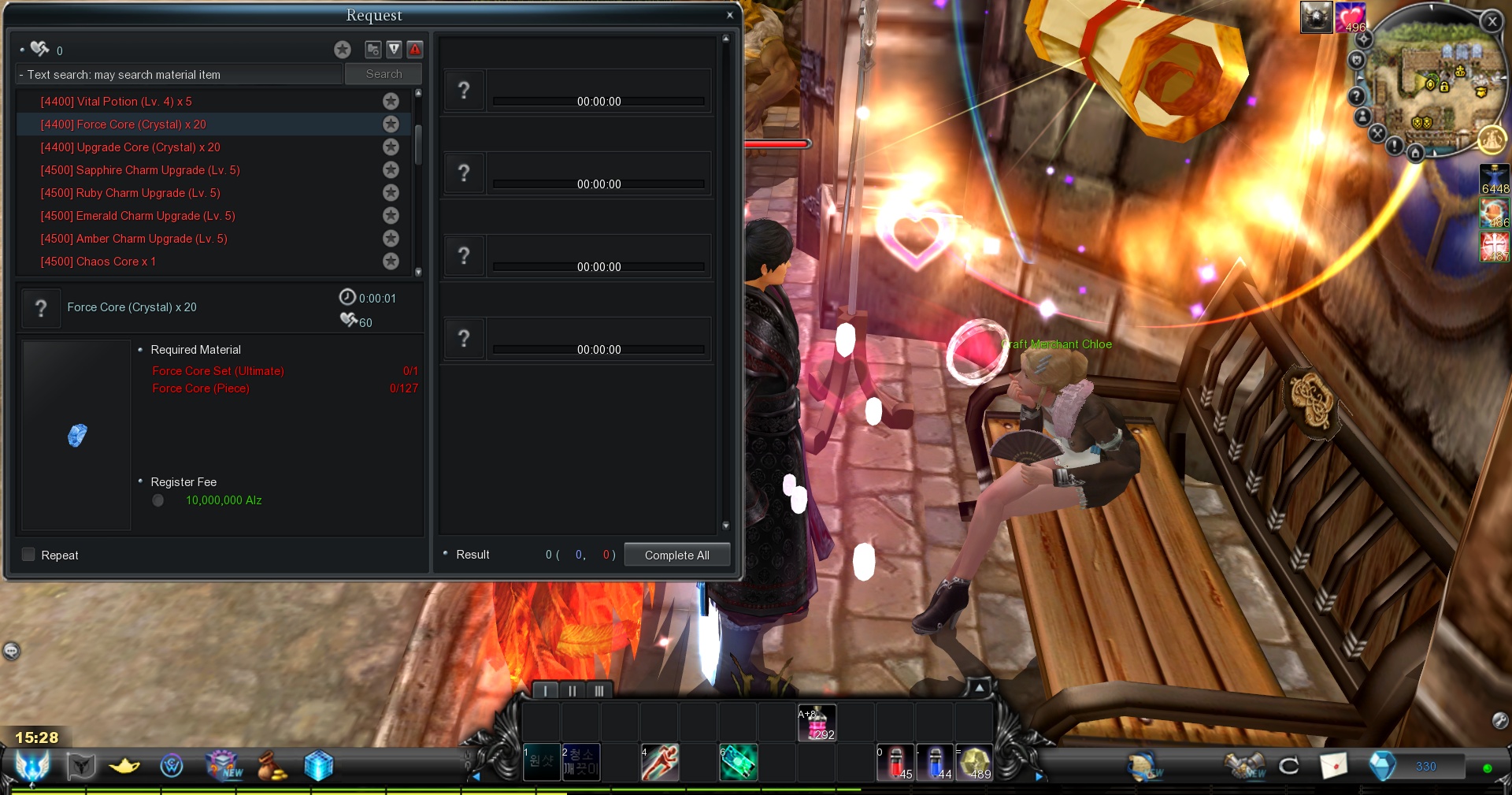
Task: Use the blue potion hotbar slot
Action: click(935, 762)
